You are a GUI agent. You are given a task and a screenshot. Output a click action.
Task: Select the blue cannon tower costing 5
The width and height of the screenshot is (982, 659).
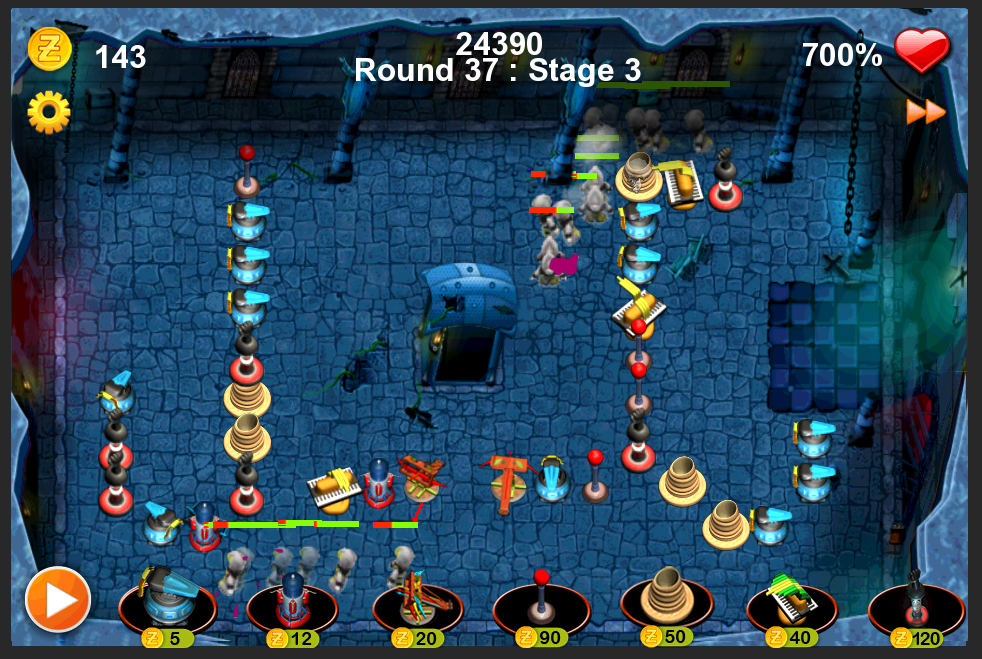coord(166,600)
